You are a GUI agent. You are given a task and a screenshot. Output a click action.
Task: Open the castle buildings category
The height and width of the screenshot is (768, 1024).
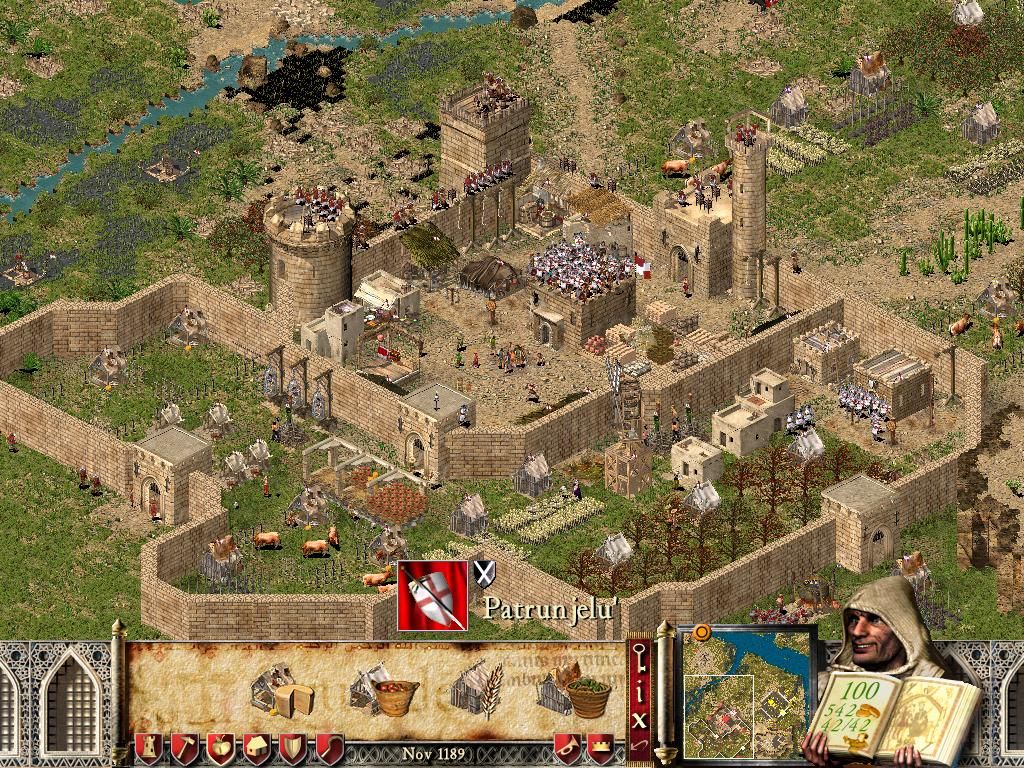point(147,747)
